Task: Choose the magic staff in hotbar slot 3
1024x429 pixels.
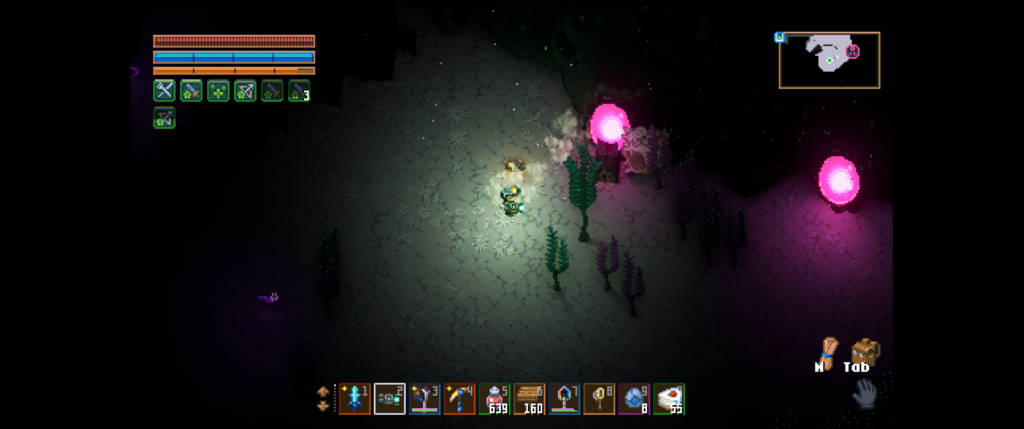Action: pos(424,399)
